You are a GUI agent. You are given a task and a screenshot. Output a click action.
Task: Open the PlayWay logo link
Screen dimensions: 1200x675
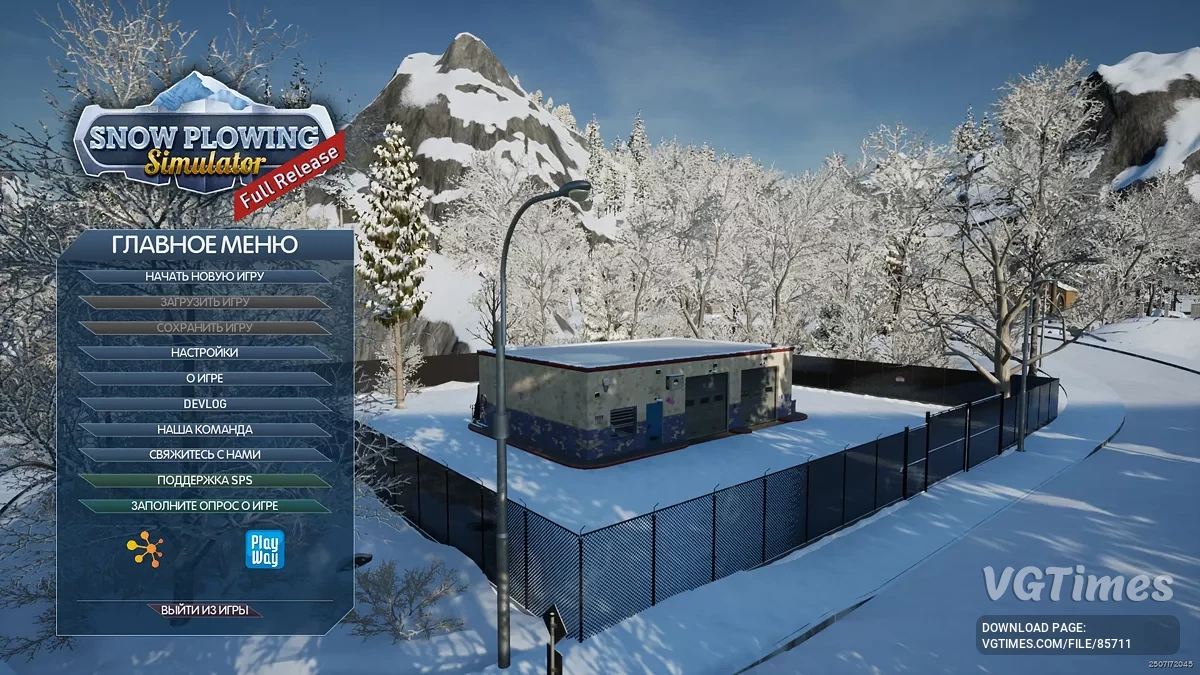pos(265,550)
